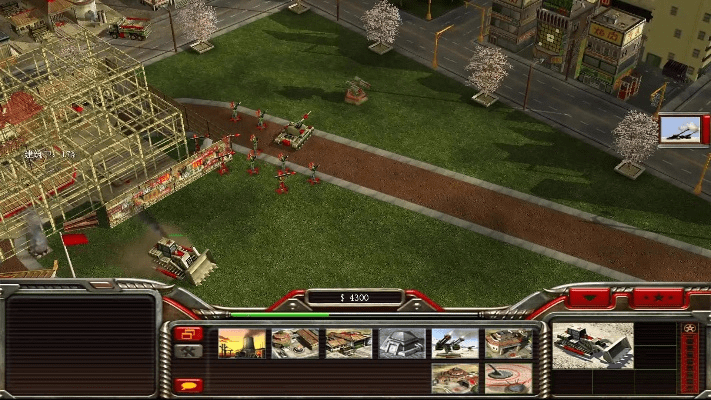This screenshot has height=400, width=711.
Task: Select the Nuclear Reactor build icon
Action: pyautogui.click(x=242, y=343)
